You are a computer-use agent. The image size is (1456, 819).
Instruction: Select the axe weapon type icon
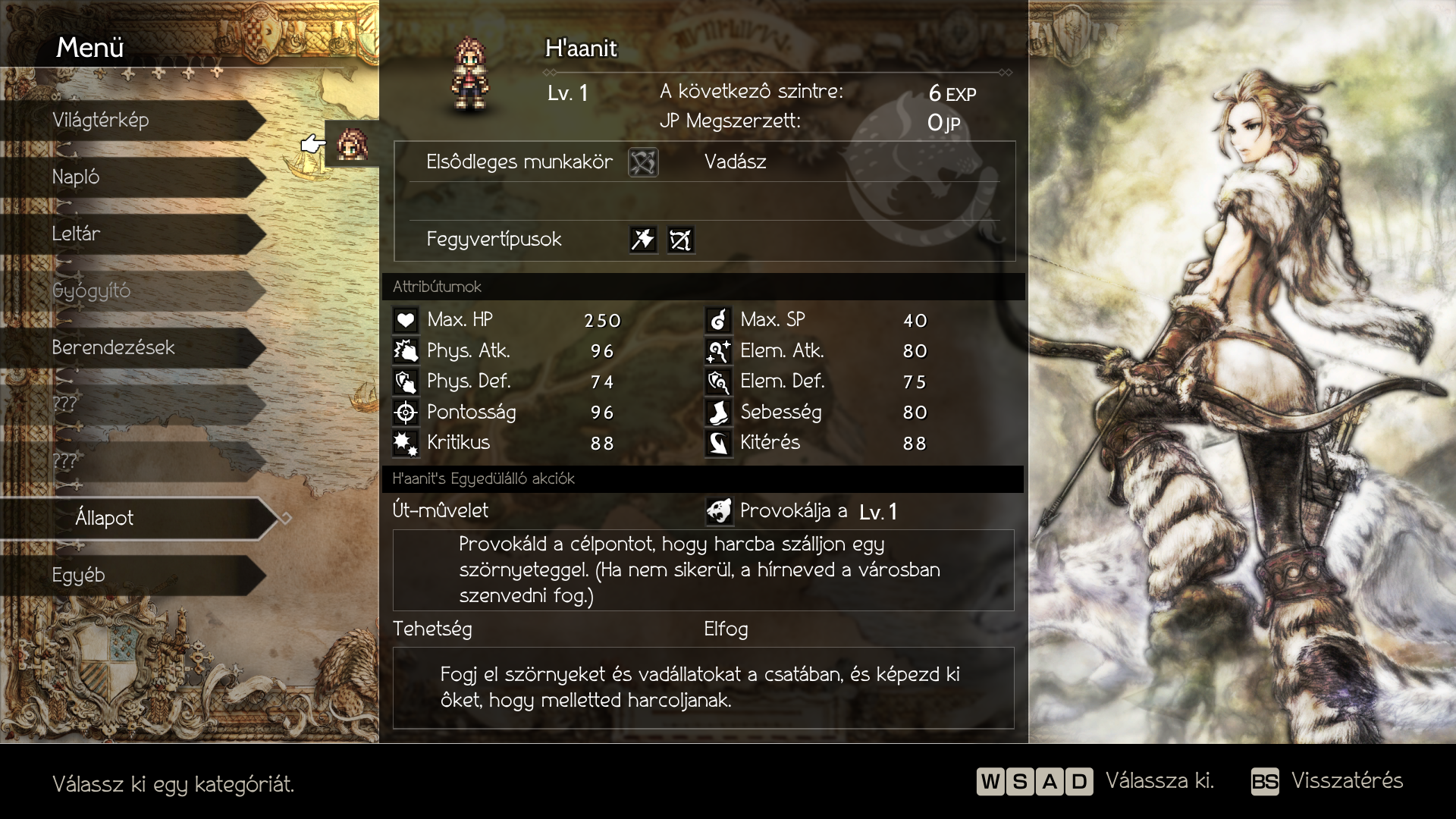click(x=643, y=240)
